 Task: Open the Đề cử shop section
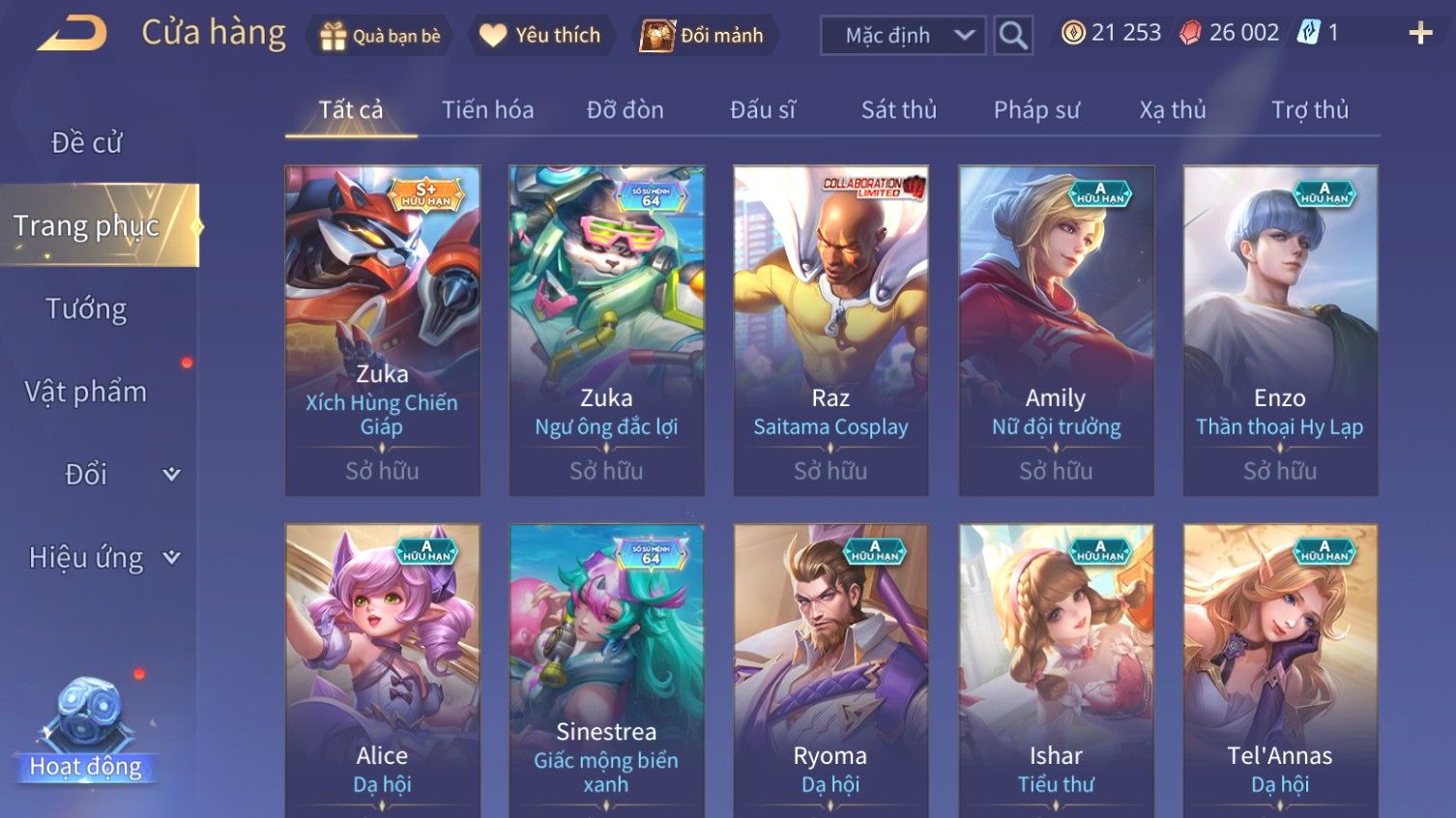click(x=87, y=143)
